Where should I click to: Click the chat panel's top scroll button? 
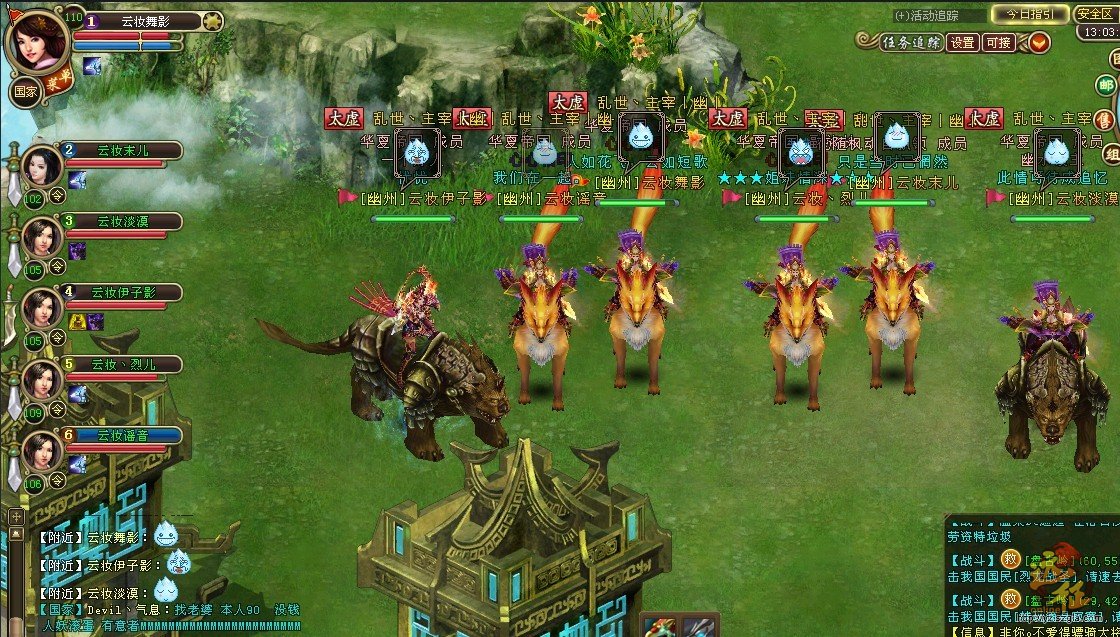coord(17,517)
